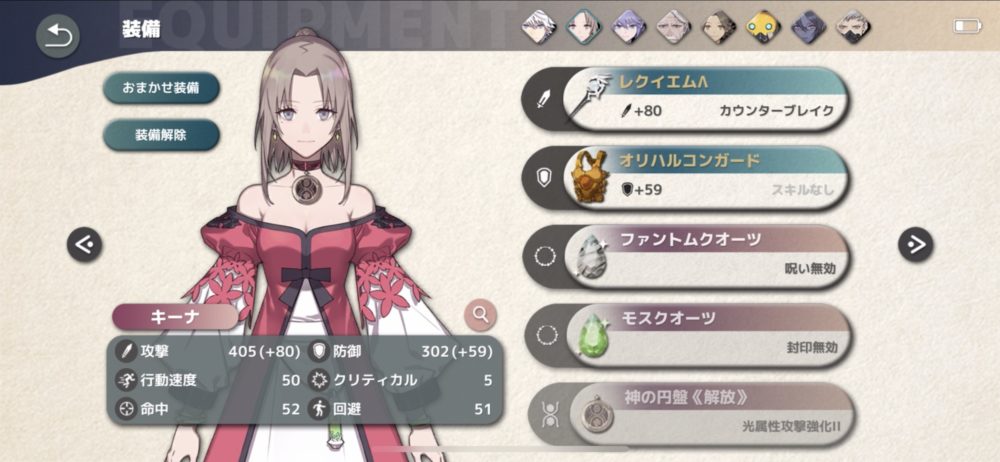Image resolution: width=1000 pixels, height=462 pixels.
Task: Go back using the return arrow button
Action: click(x=58, y=36)
